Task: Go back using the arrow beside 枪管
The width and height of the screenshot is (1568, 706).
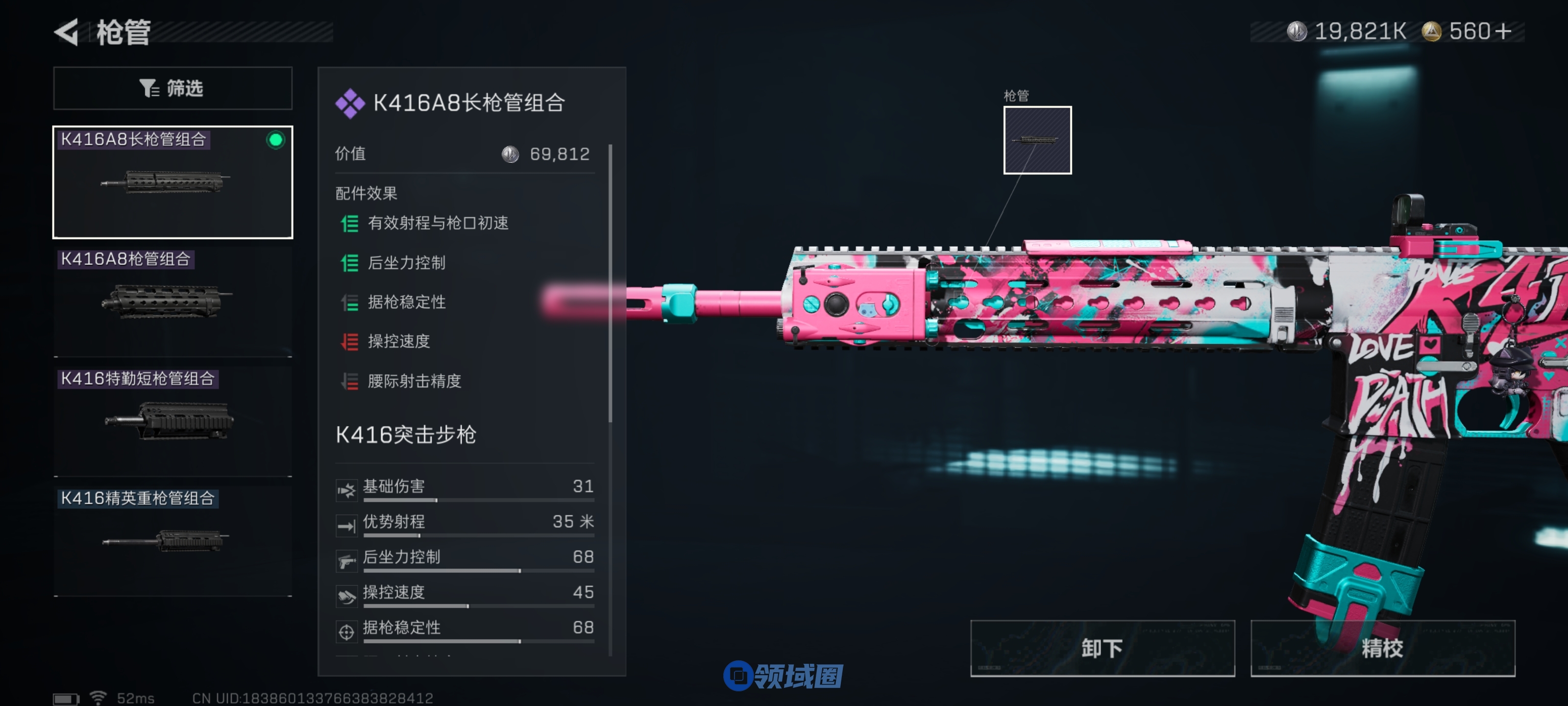Action: coord(67,32)
